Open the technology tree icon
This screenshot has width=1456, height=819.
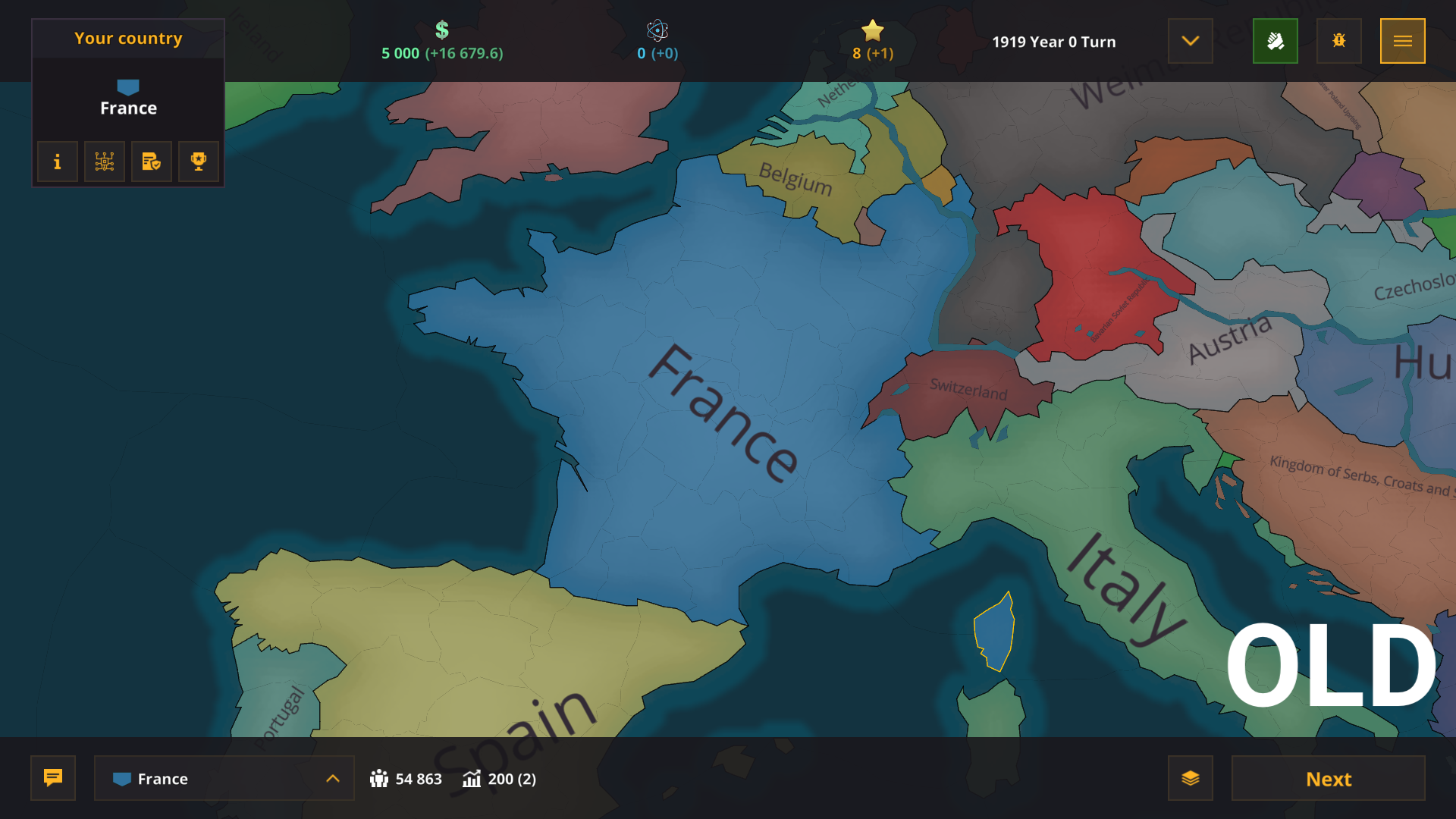104,162
